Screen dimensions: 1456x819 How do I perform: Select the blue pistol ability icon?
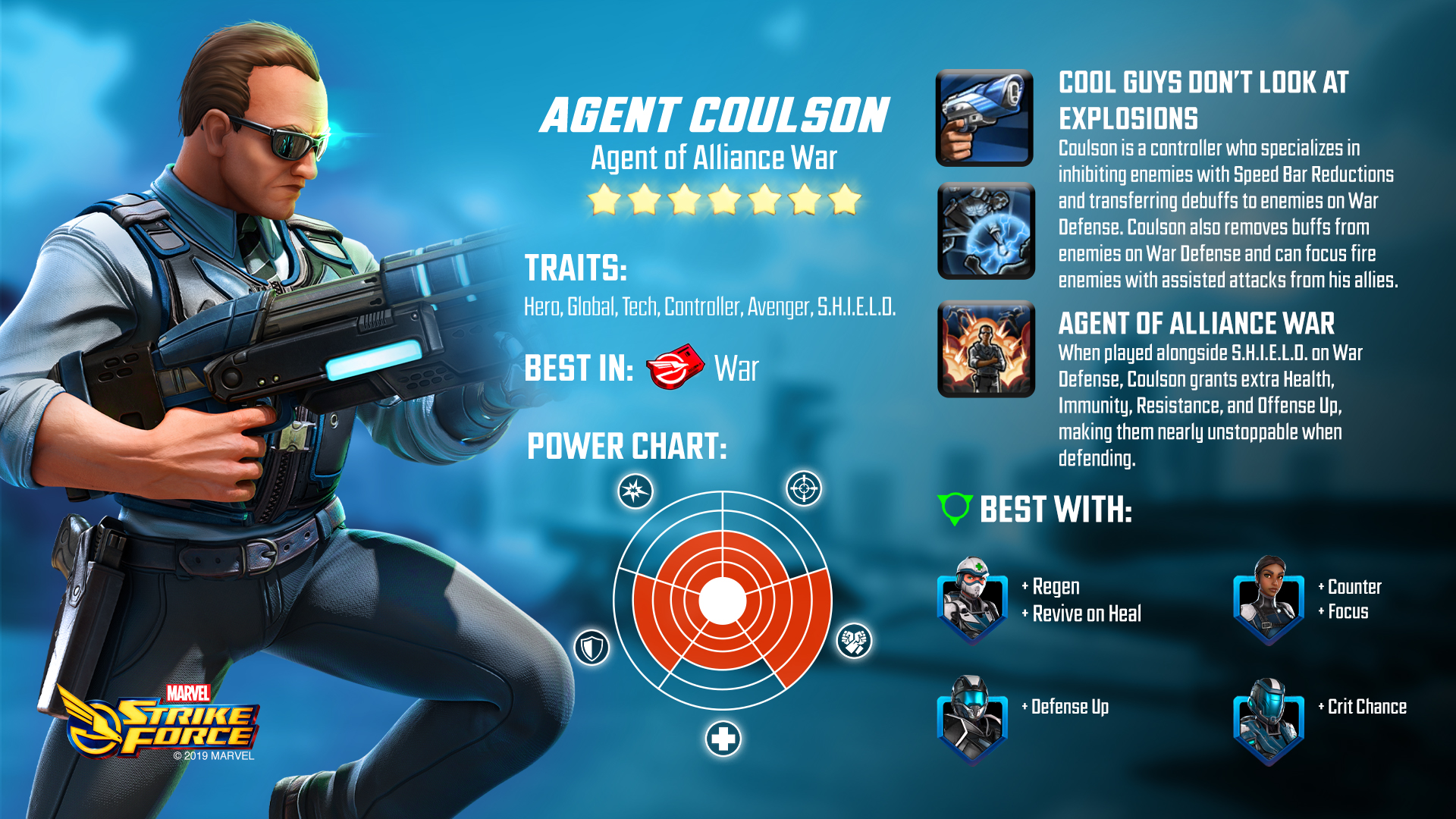(x=984, y=118)
